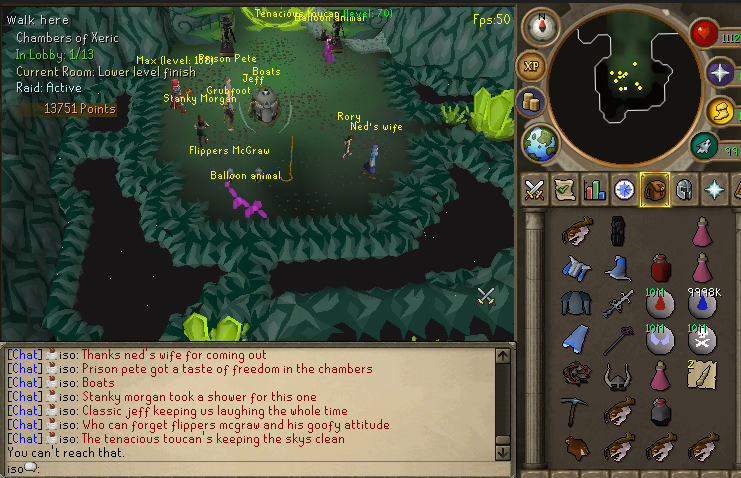741x478 pixels.
Task: Activate the special attack wolf orb
Action: 703,146
